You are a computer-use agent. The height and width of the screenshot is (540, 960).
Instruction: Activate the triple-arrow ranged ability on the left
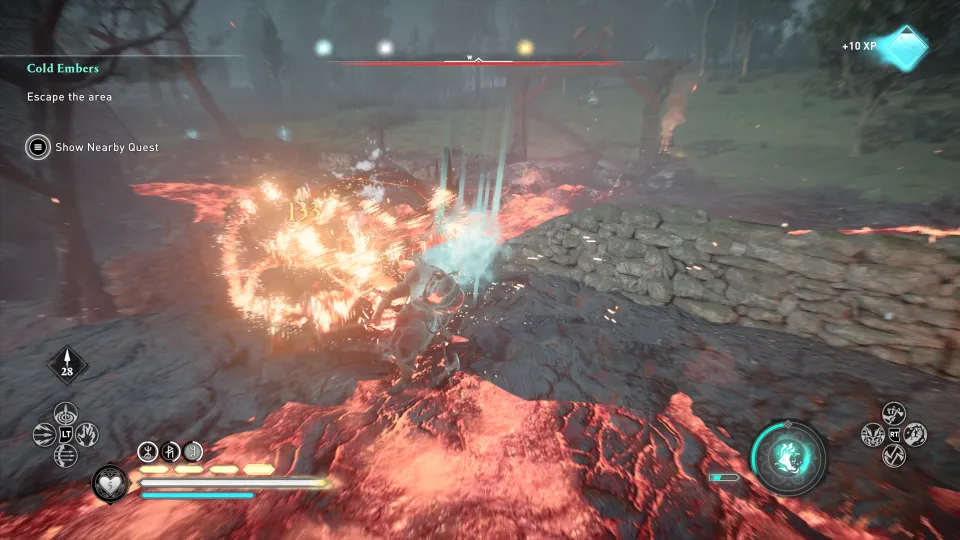tap(45, 434)
